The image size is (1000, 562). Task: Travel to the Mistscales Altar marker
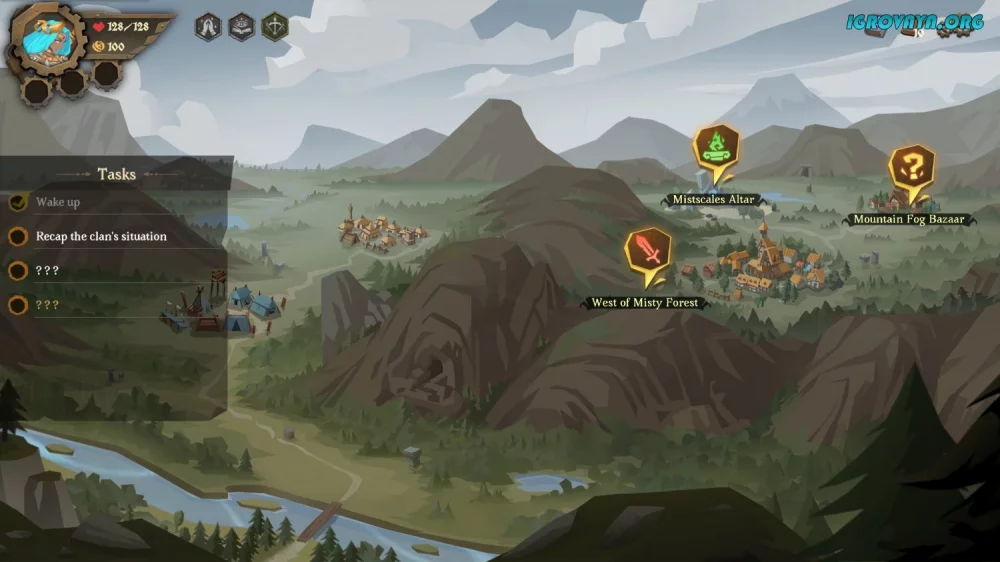(x=715, y=150)
